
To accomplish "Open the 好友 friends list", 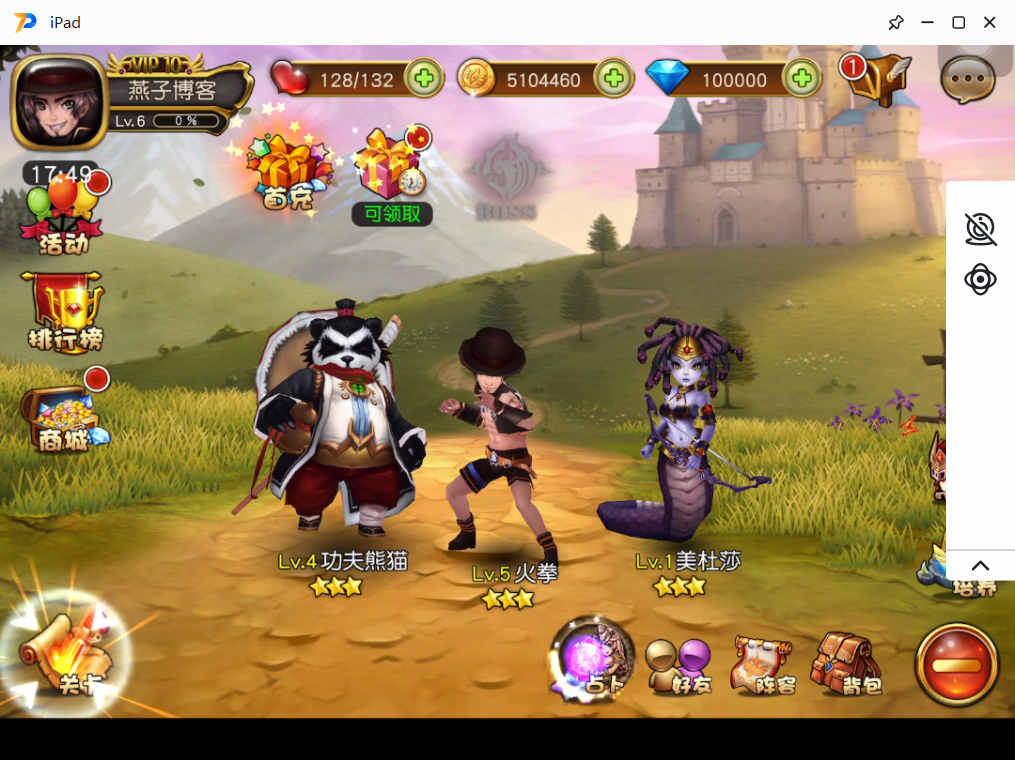I will pyautogui.click(x=678, y=666).
